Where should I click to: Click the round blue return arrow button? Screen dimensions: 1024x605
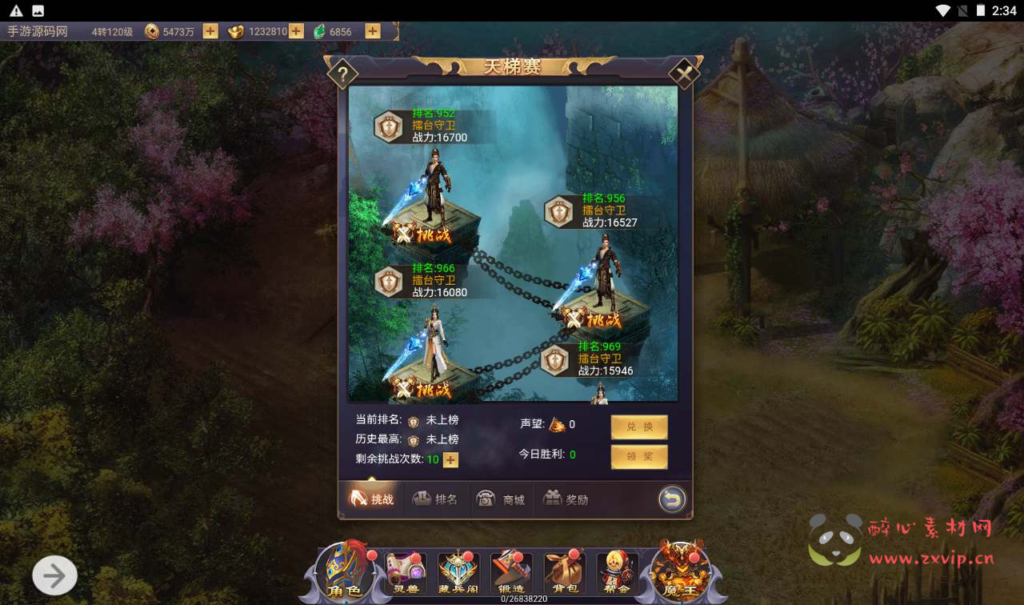pos(672,498)
